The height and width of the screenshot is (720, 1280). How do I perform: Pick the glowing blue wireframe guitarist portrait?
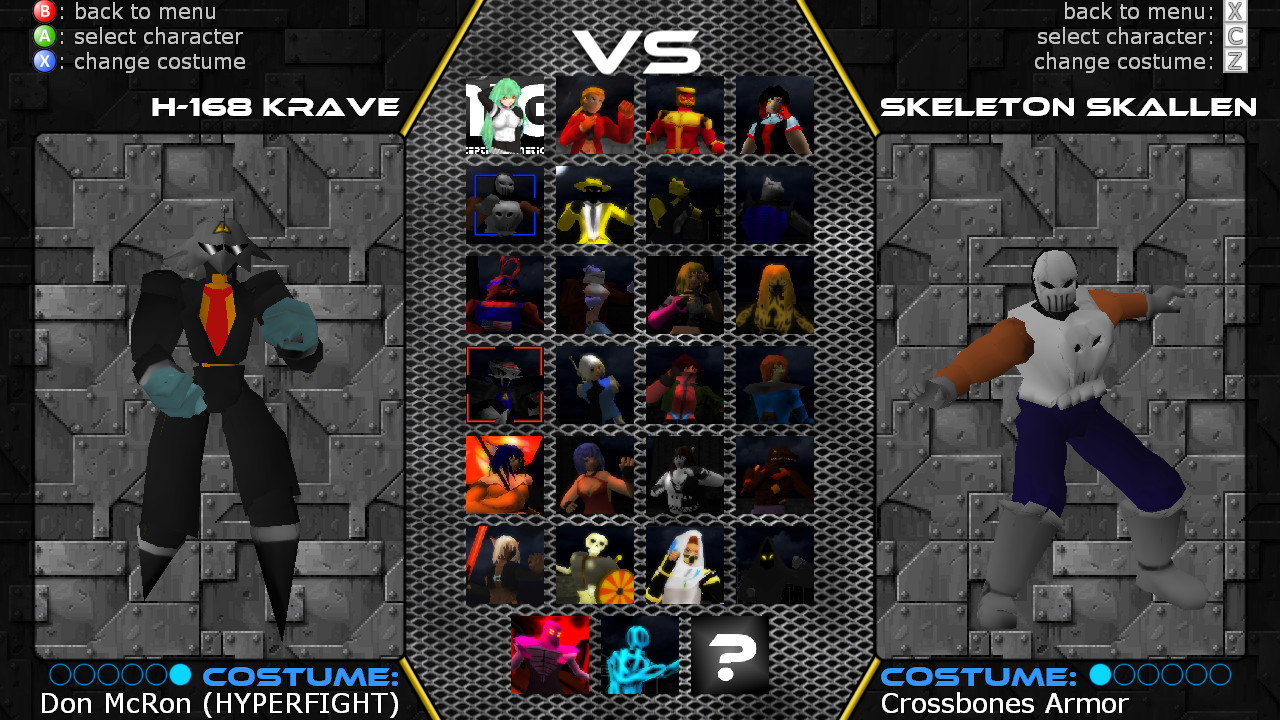pyautogui.click(x=639, y=655)
